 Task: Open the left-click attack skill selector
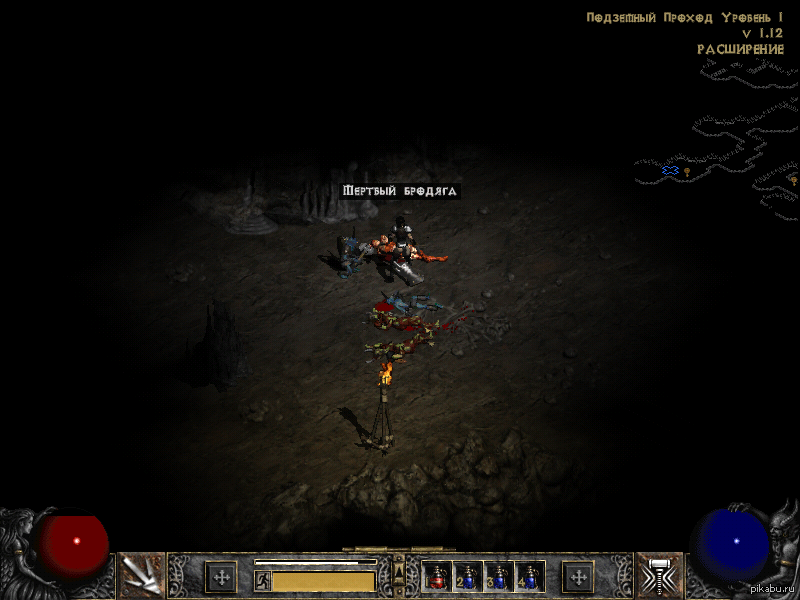click(x=141, y=576)
